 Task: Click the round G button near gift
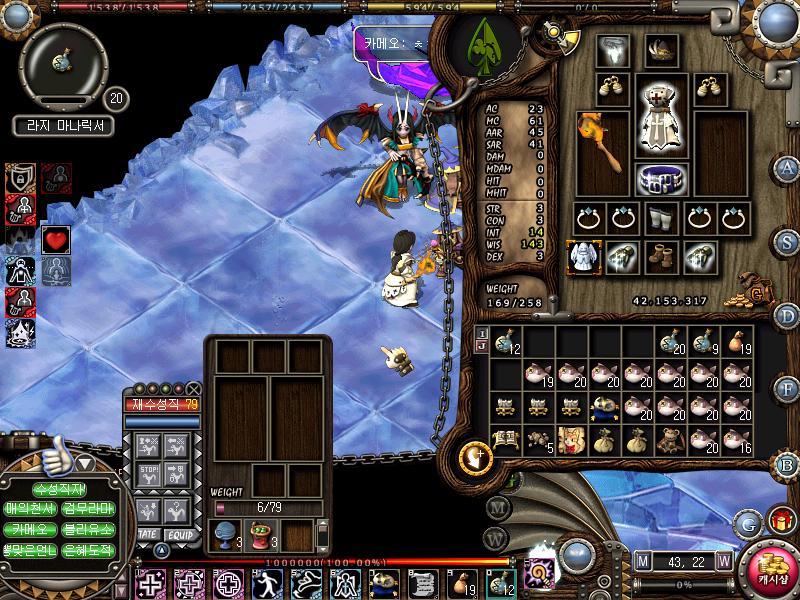(x=747, y=522)
